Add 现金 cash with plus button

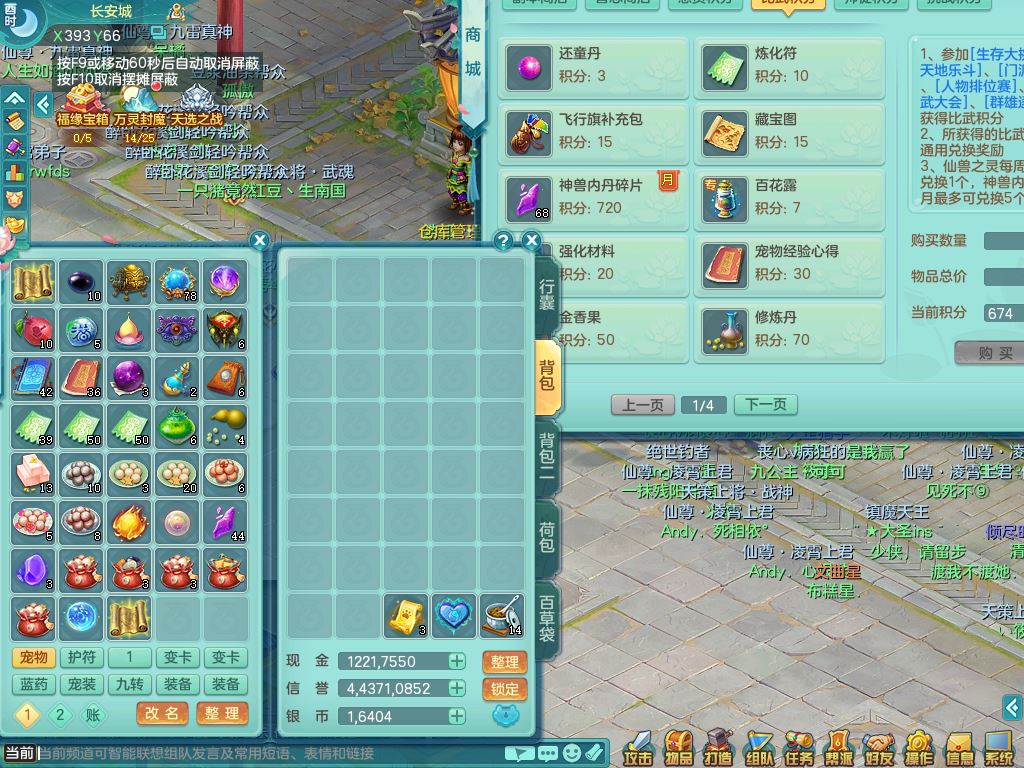coord(457,661)
